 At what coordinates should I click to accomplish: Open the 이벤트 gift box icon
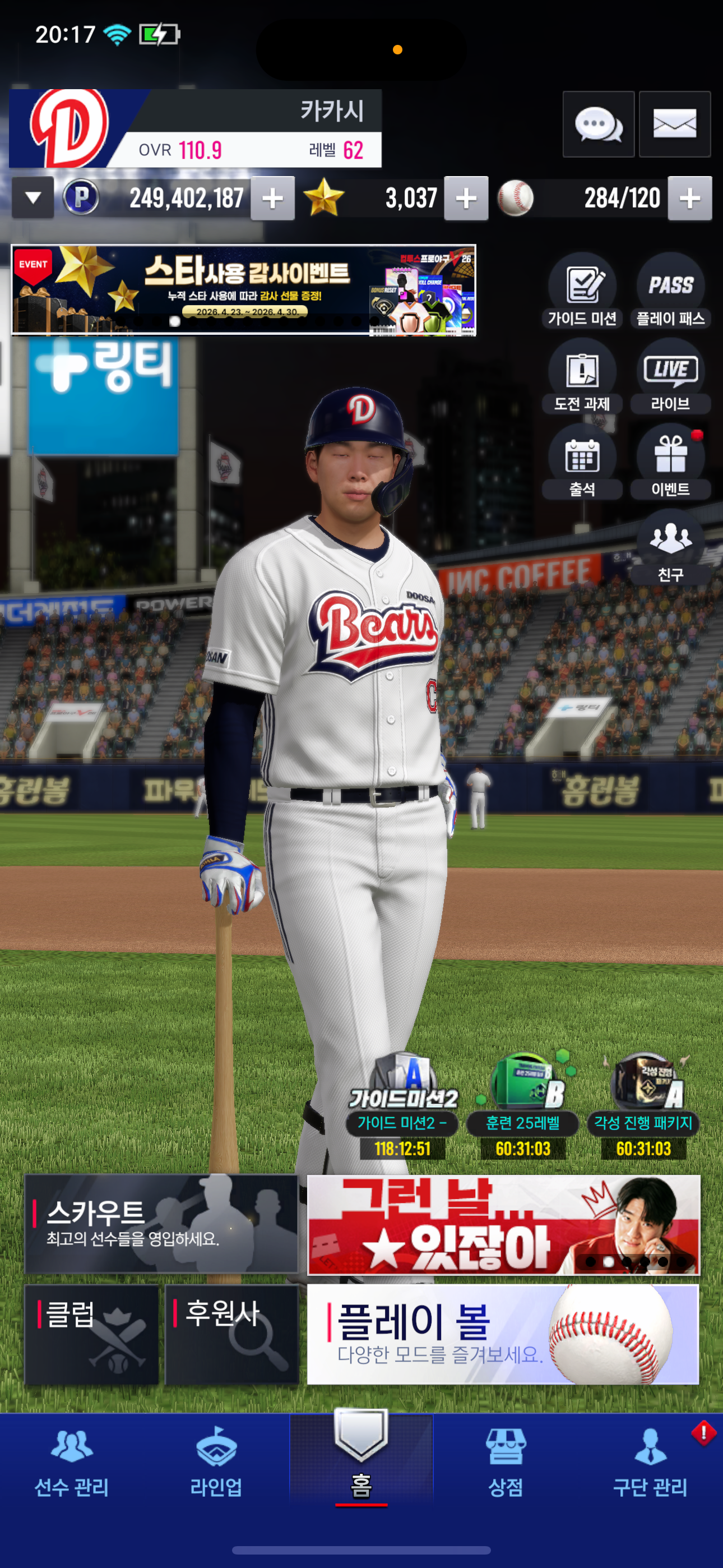(671, 463)
